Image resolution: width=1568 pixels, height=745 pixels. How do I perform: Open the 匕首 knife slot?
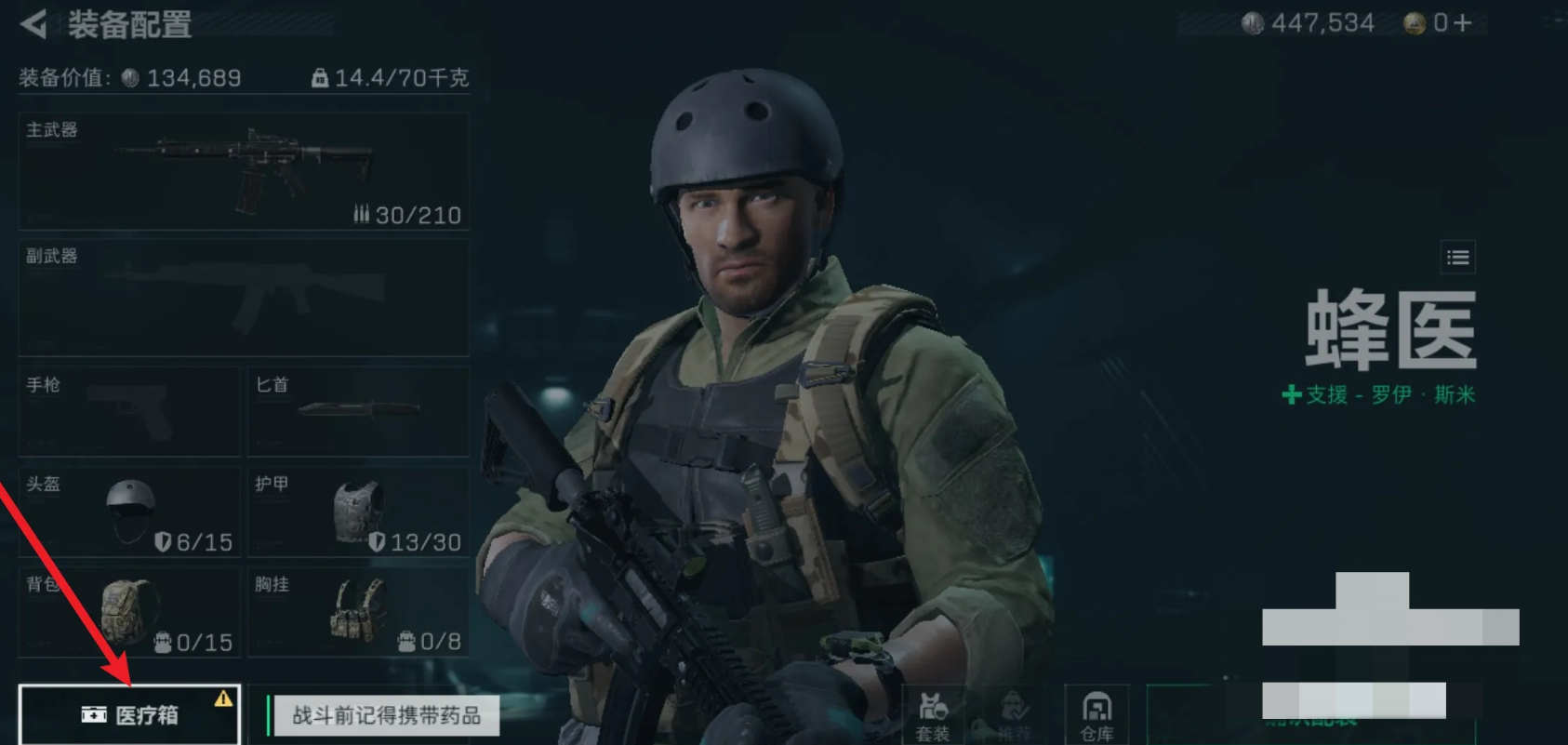(358, 412)
